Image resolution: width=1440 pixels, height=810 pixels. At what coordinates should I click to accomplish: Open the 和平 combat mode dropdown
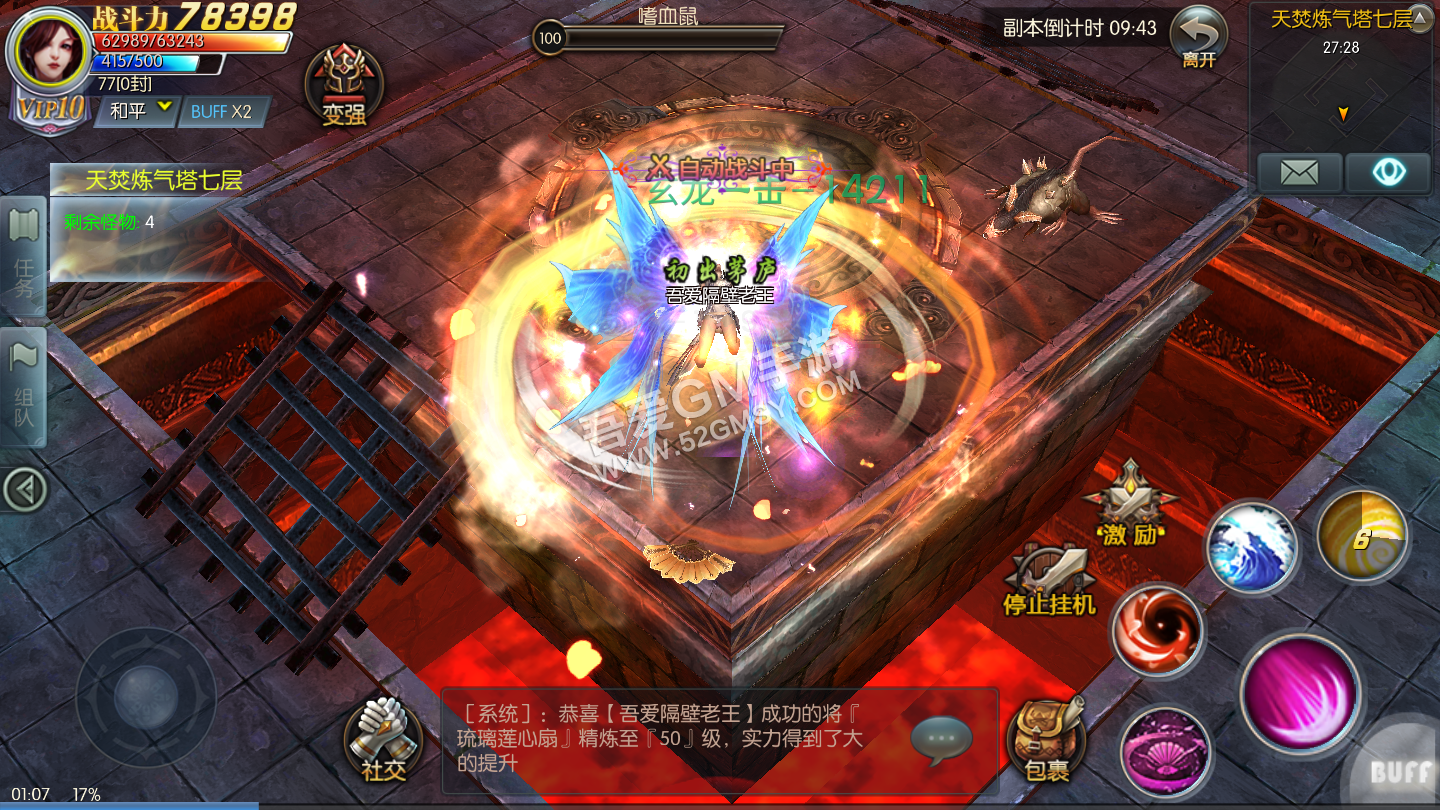click(x=140, y=111)
